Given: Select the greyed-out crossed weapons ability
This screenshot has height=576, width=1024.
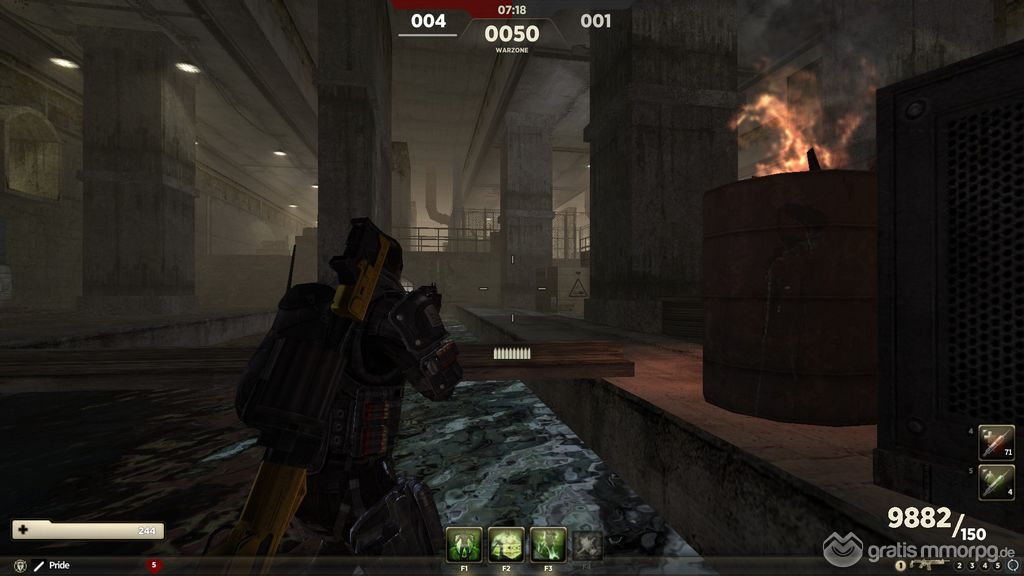Looking at the screenshot, I should [x=588, y=544].
